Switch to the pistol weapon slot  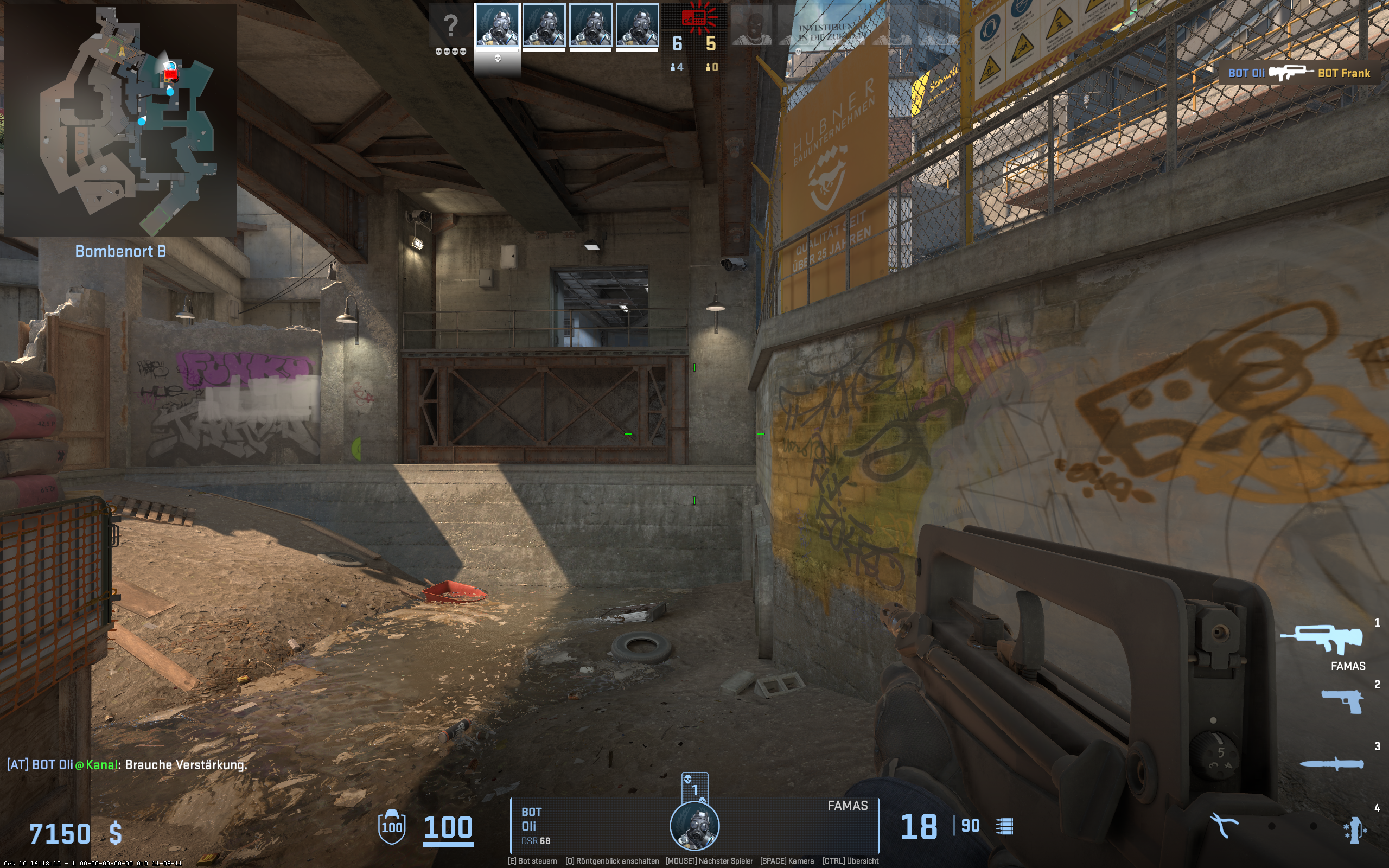(x=1342, y=701)
